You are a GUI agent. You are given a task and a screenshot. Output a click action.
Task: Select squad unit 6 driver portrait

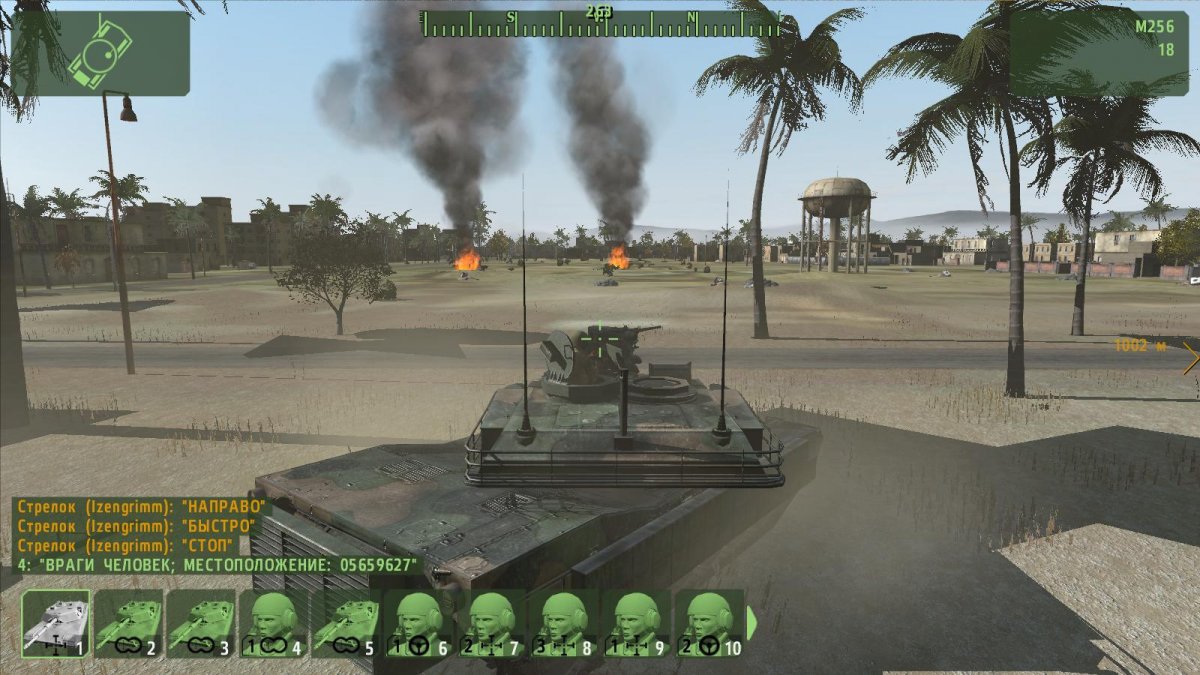tap(419, 623)
